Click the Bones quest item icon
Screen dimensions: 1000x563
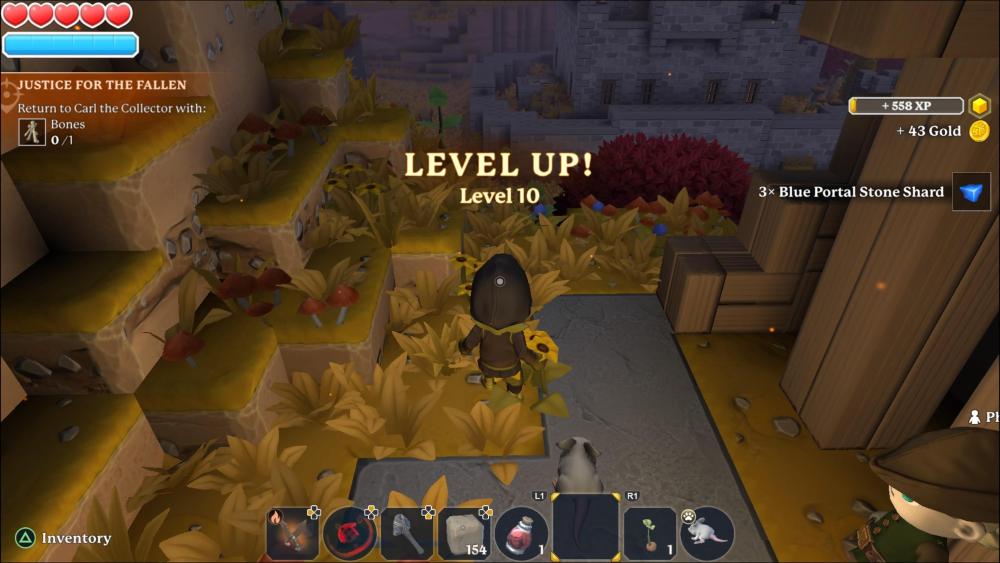tap(32, 132)
